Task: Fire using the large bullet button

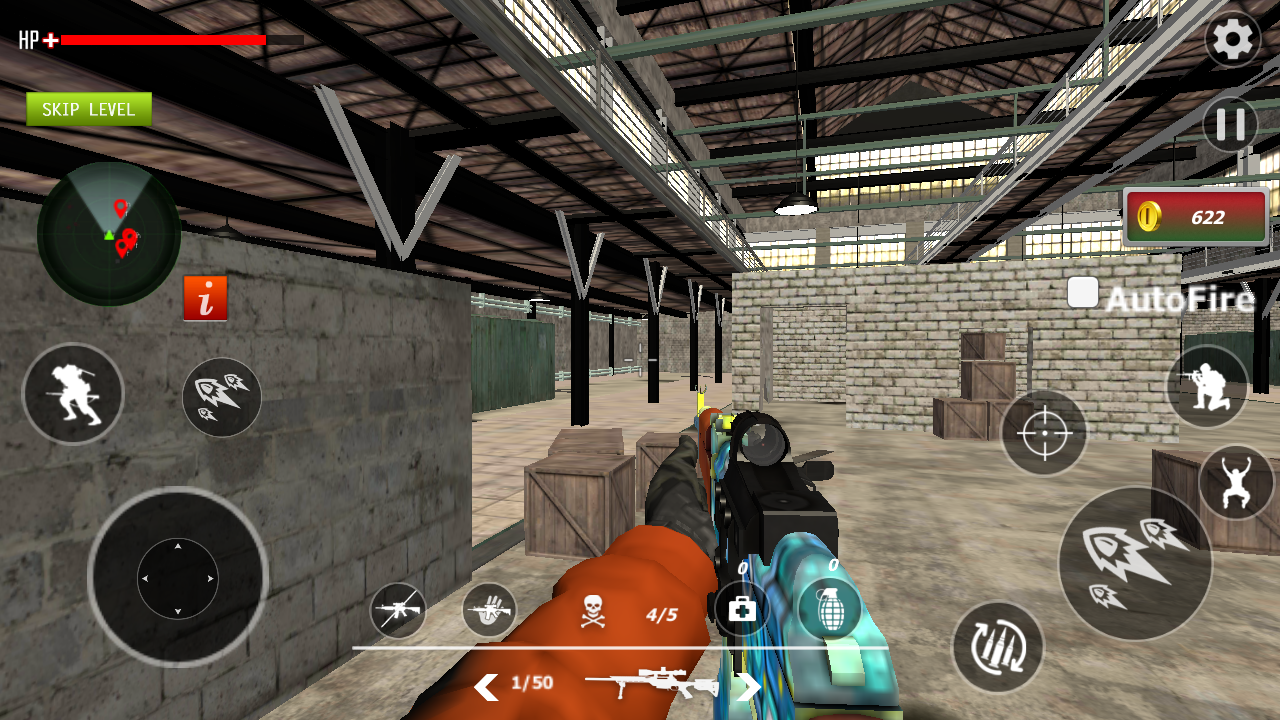Action: point(1135,563)
